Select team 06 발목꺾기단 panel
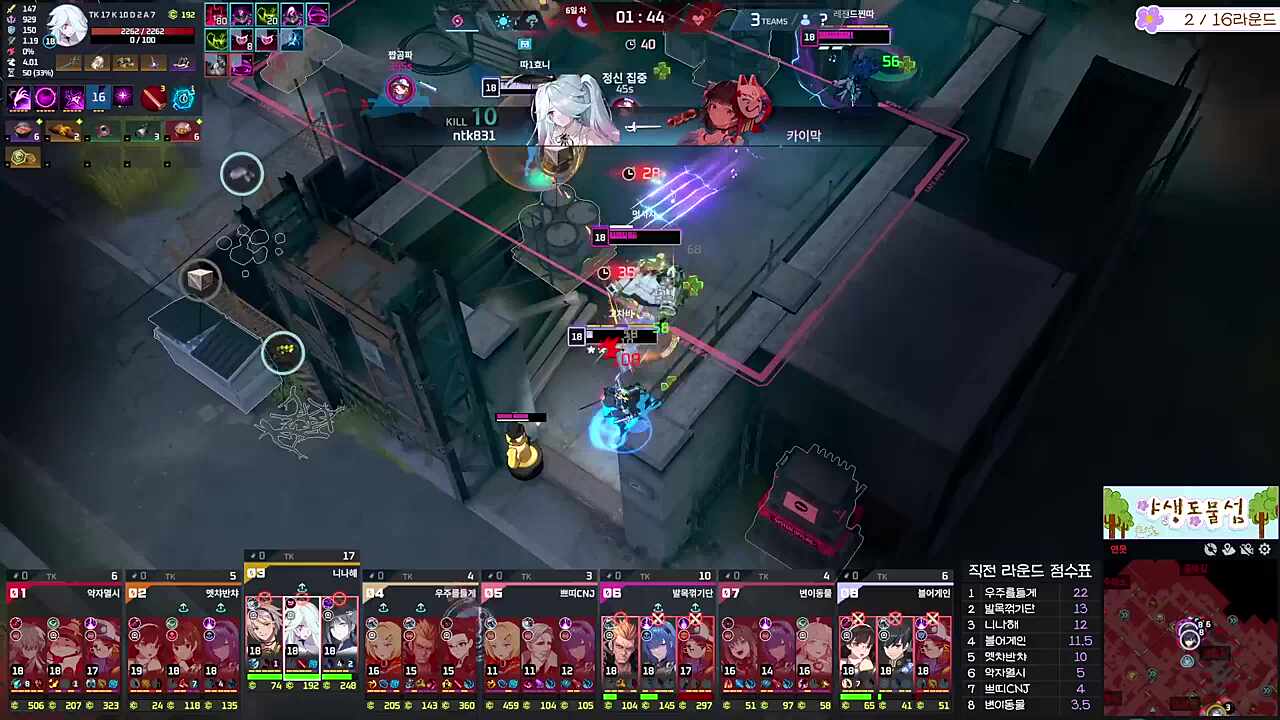Viewport: 1280px width, 720px height. pyautogui.click(x=658, y=640)
